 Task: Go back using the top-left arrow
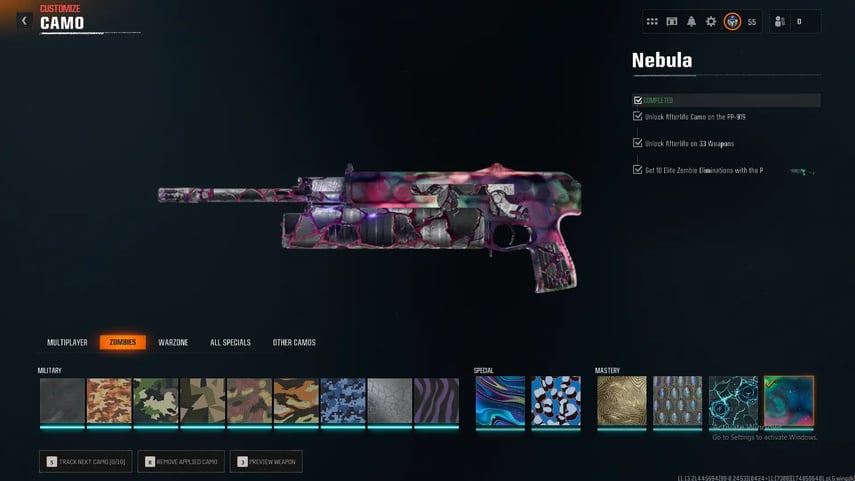coord(24,21)
